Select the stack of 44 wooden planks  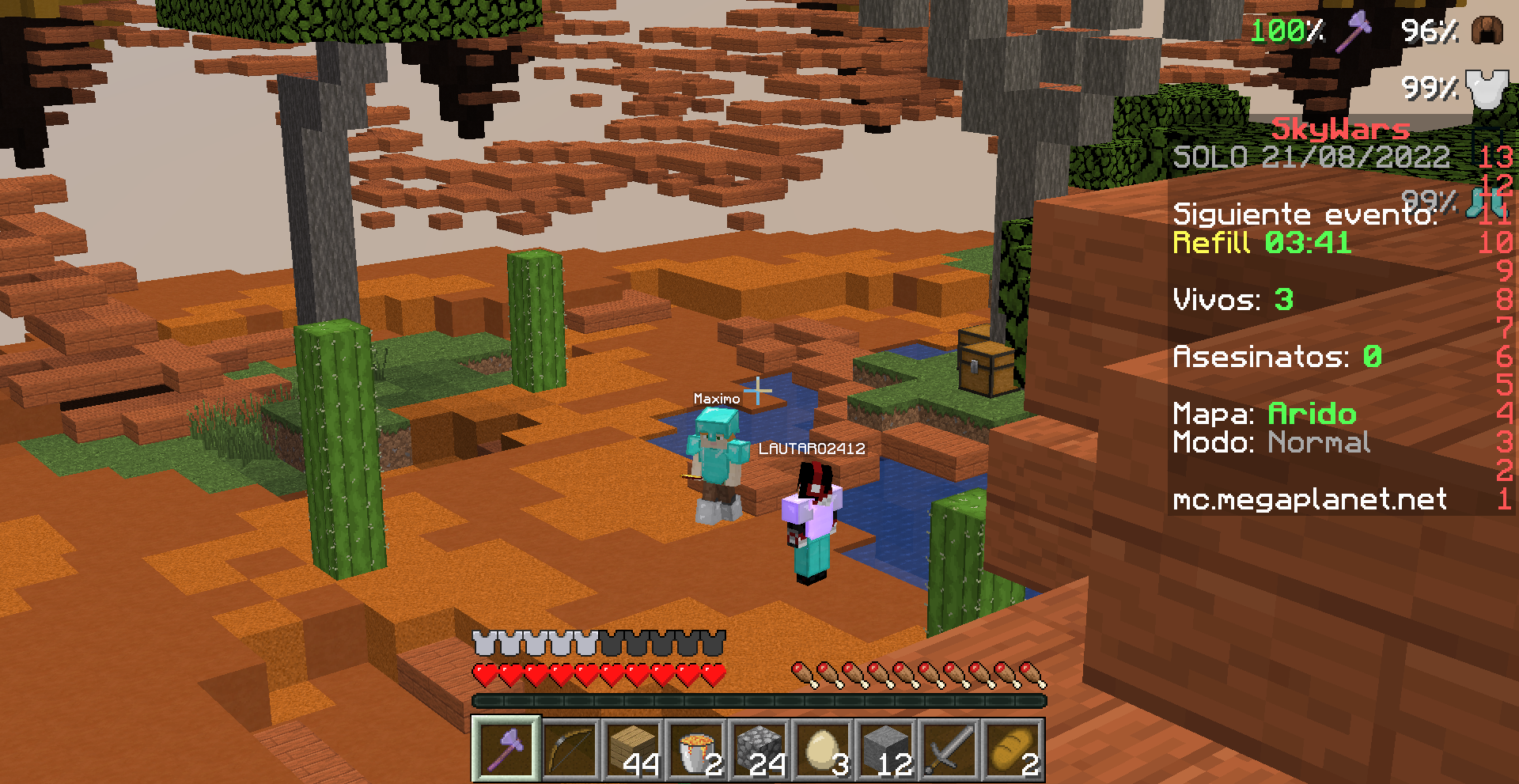click(x=633, y=749)
